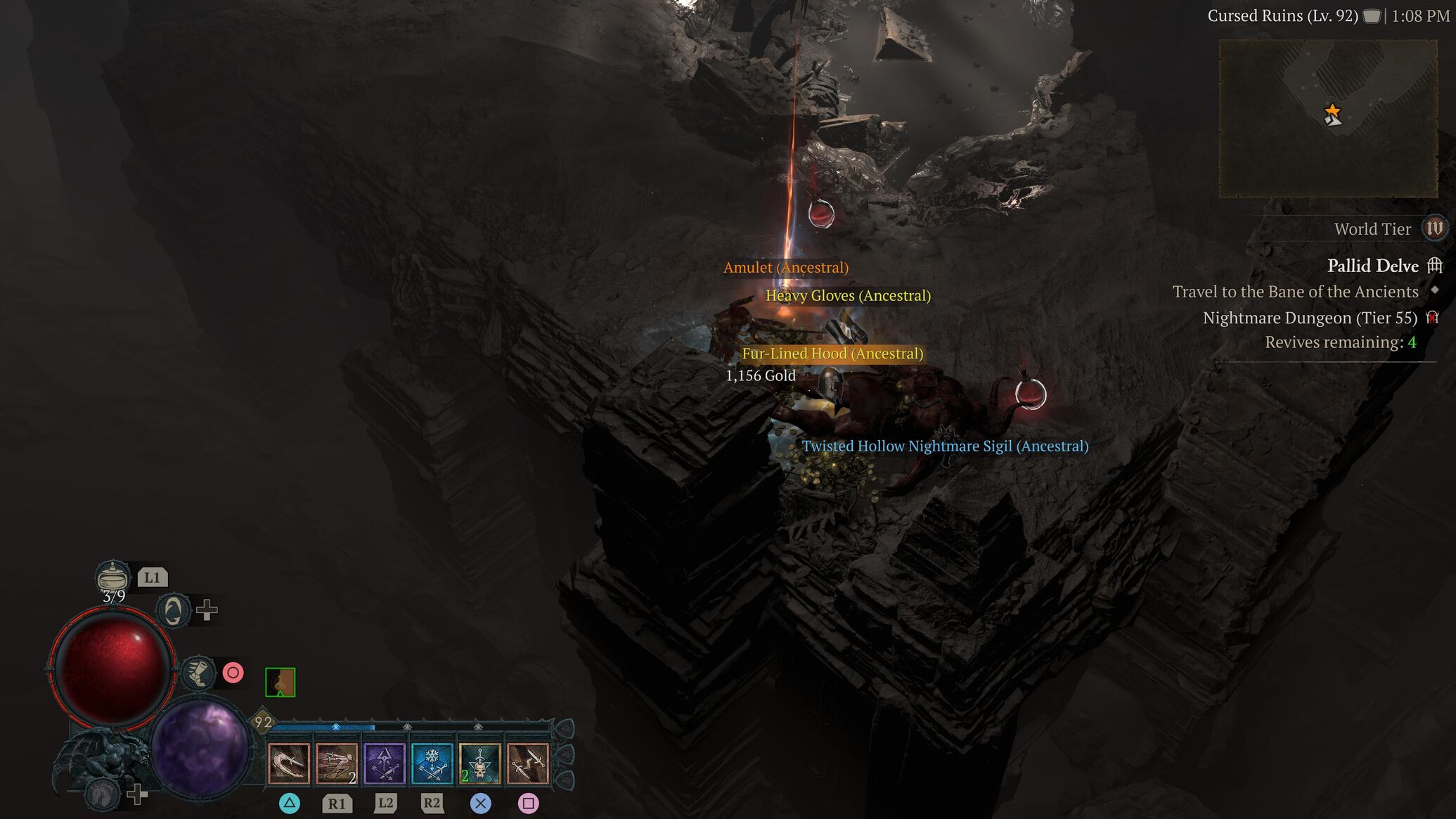Pick up the 1,156 Gold label
Screen dimensions: 1456x819
pyautogui.click(x=760, y=376)
